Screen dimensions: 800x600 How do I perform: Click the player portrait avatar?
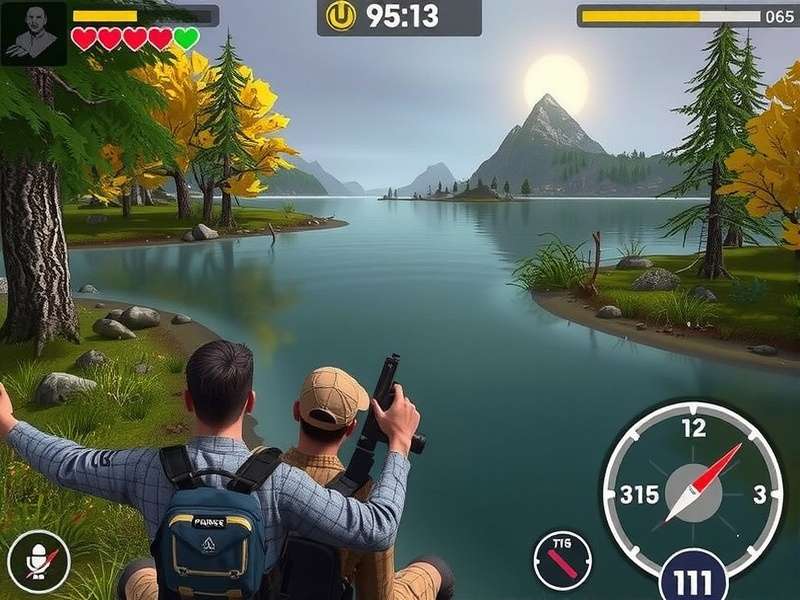click(34, 33)
